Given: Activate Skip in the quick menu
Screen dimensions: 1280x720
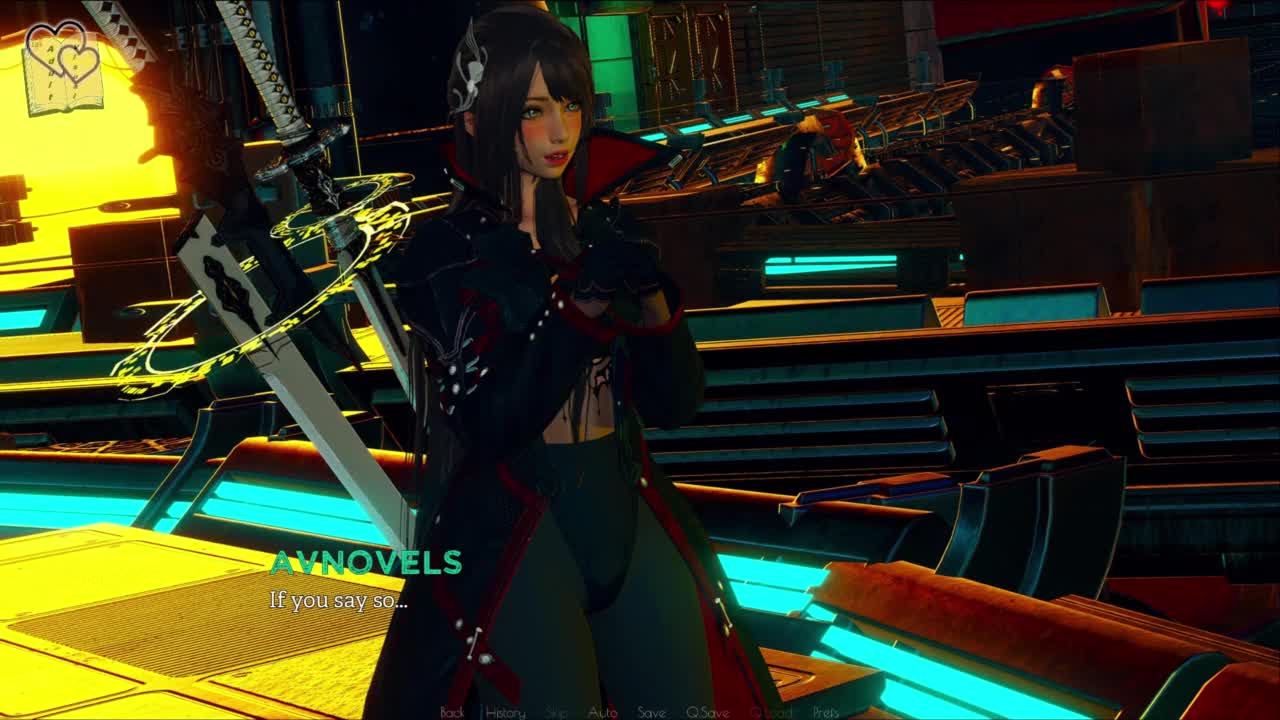Looking at the screenshot, I should (x=557, y=712).
